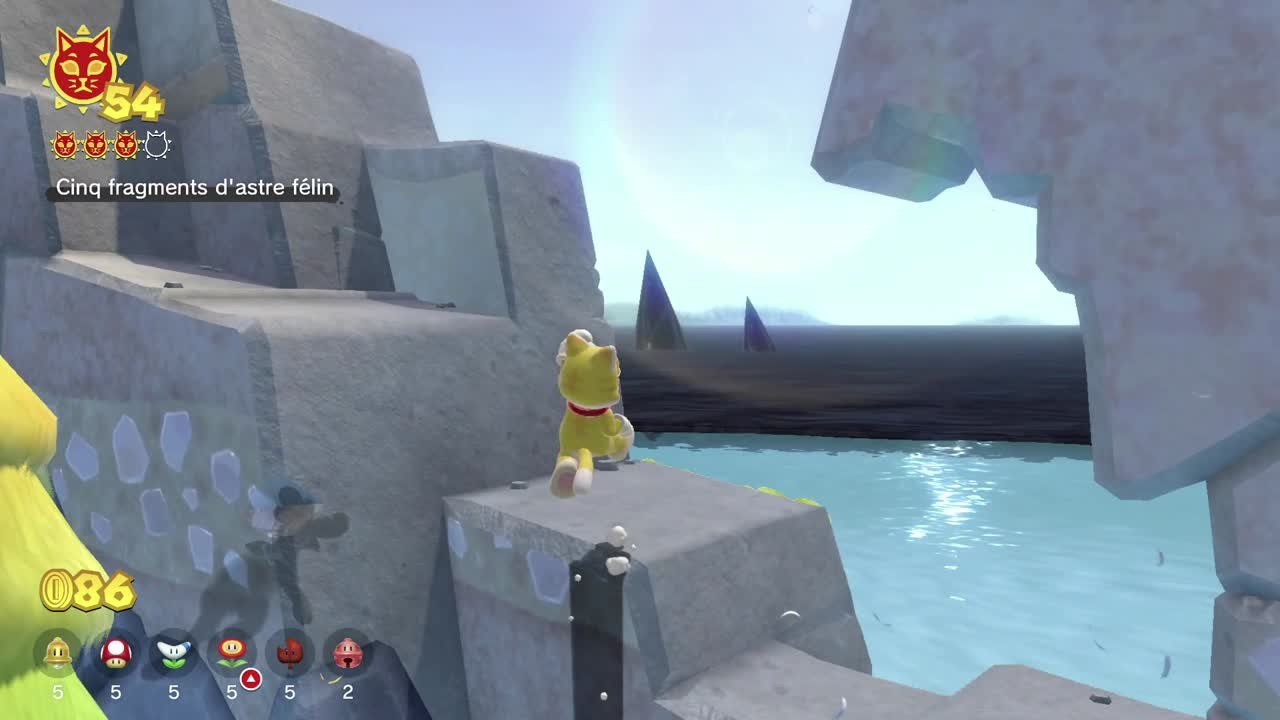Select the Super Bell reserve item
This screenshot has height=720, width=1280.
pos(58,653)
